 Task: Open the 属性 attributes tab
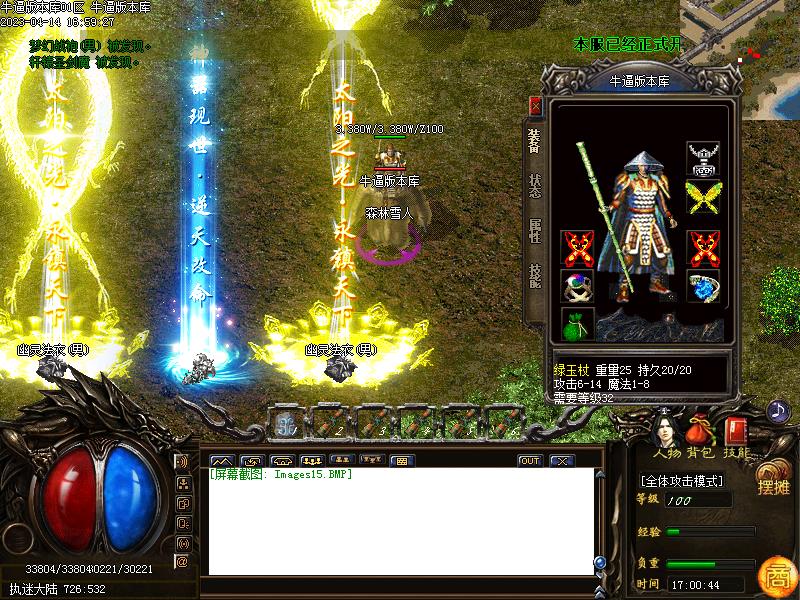point(535,232)
